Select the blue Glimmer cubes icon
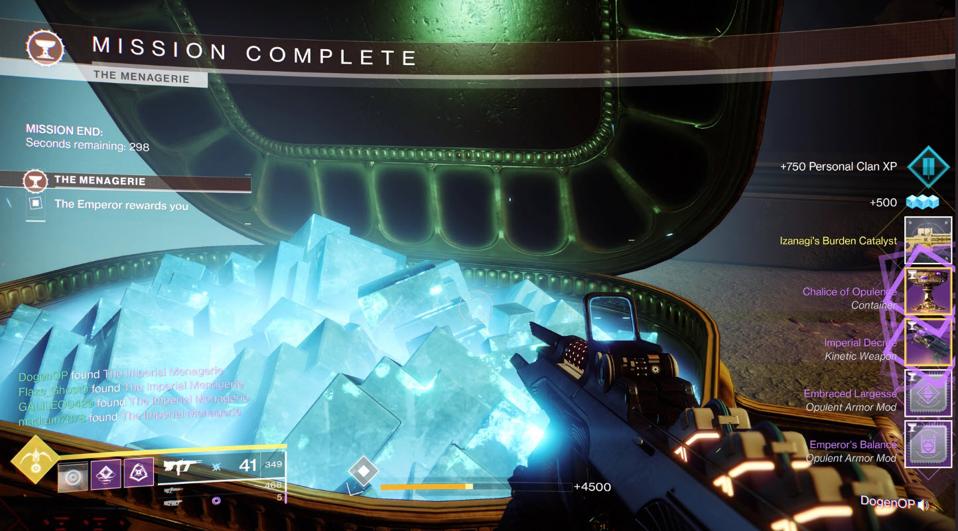The image size is (958, 531). click(921, 203)
